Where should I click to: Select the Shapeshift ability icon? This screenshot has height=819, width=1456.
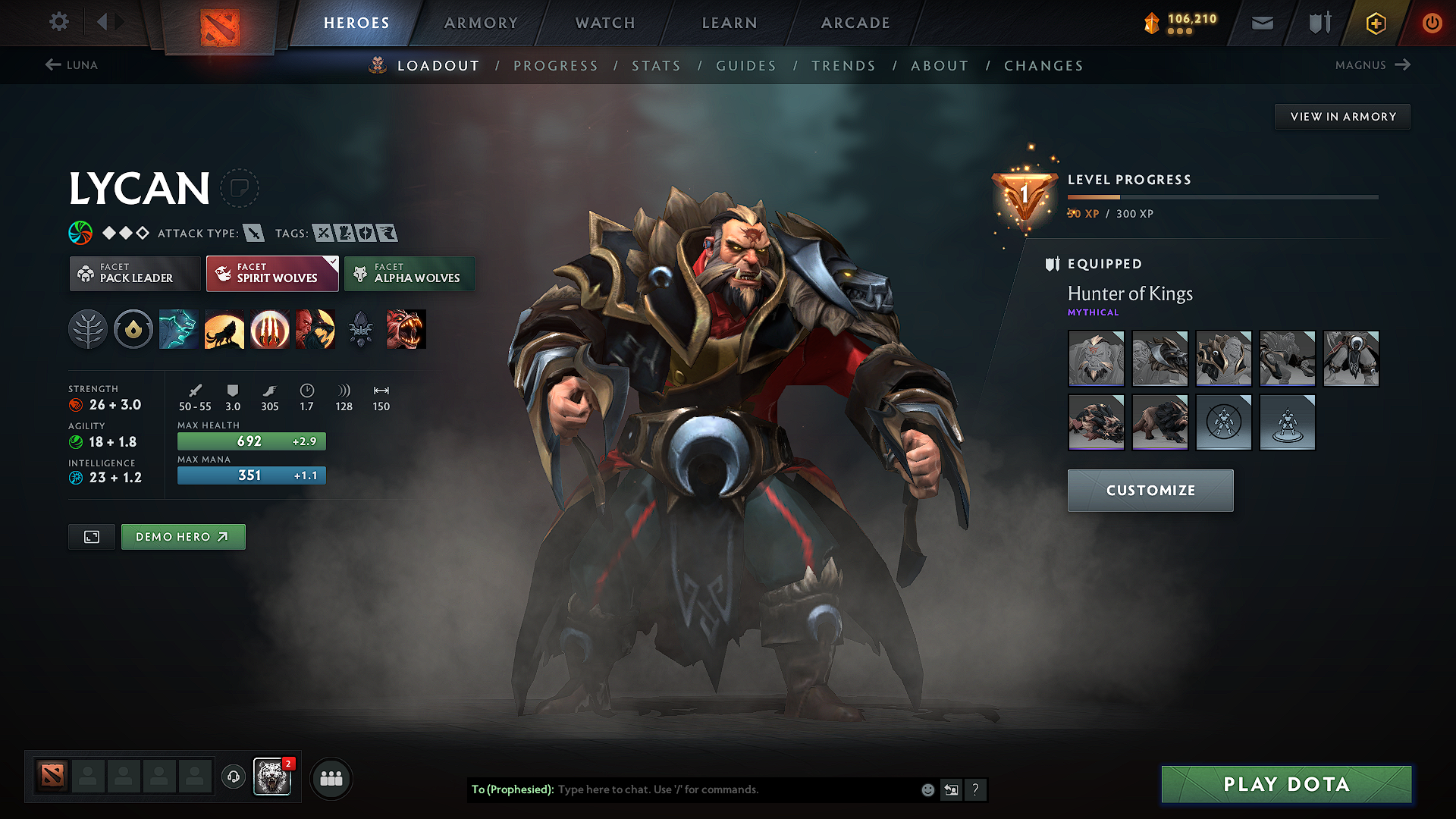point(315,329)
